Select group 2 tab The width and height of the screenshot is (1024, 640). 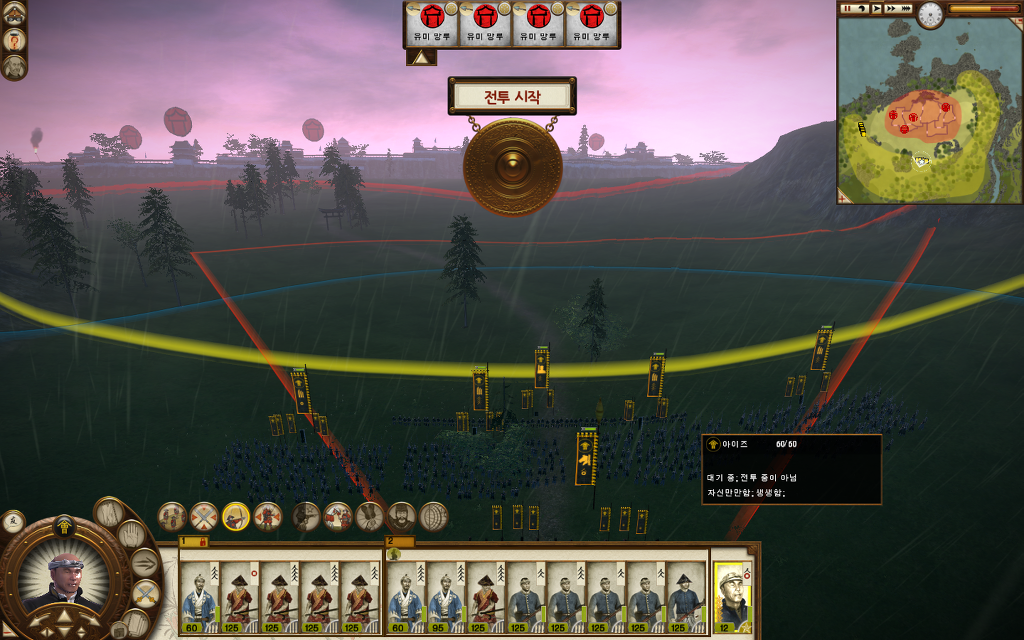tap(396, 541)
